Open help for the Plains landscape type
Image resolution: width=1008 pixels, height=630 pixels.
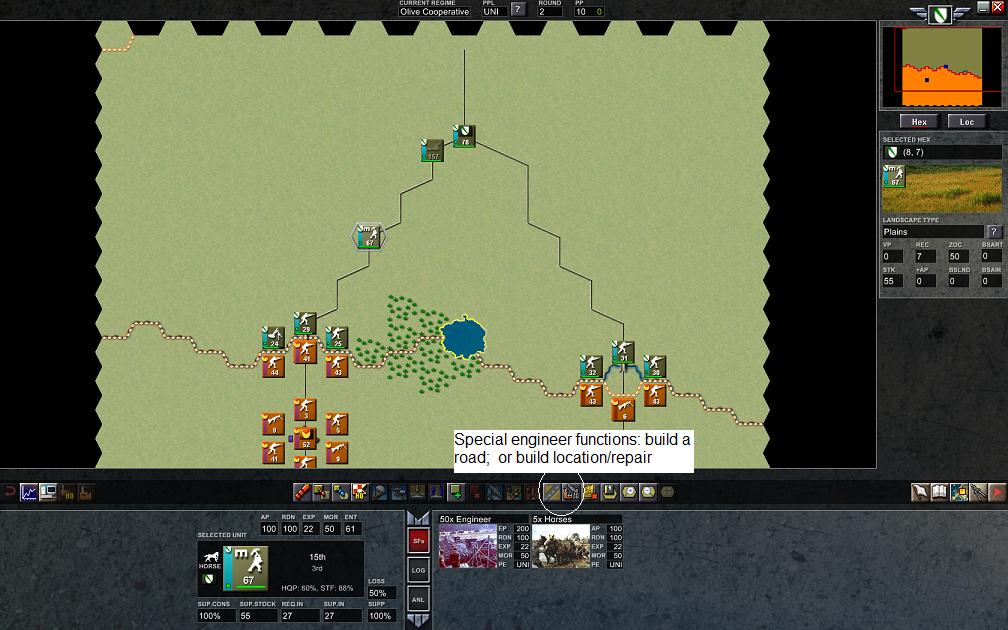pyautogui.click(x=994, y=232)
